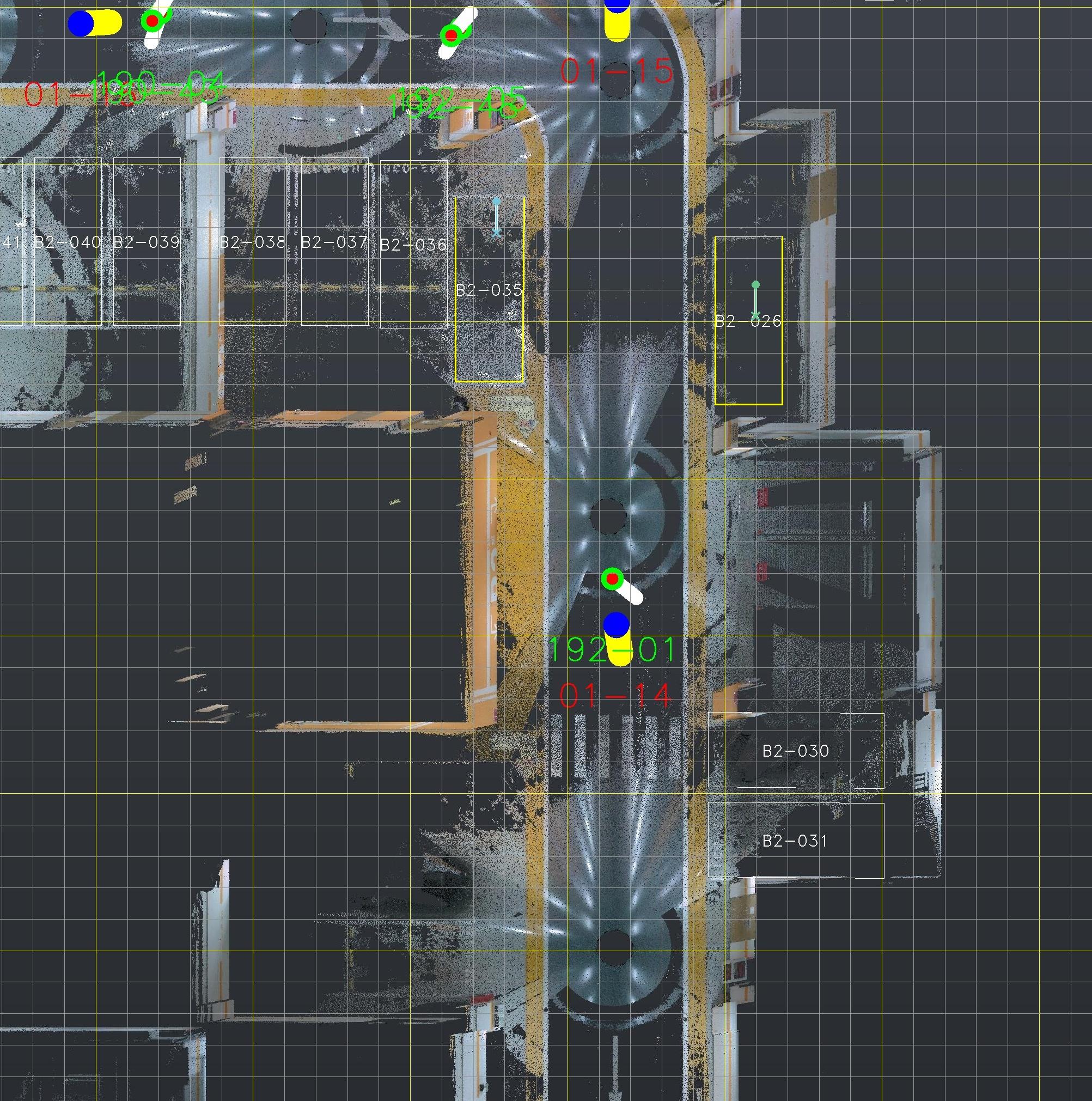Select the green-ringed scan marker above 192-01
The image size is (1092, 1101).
click(612, 579)
